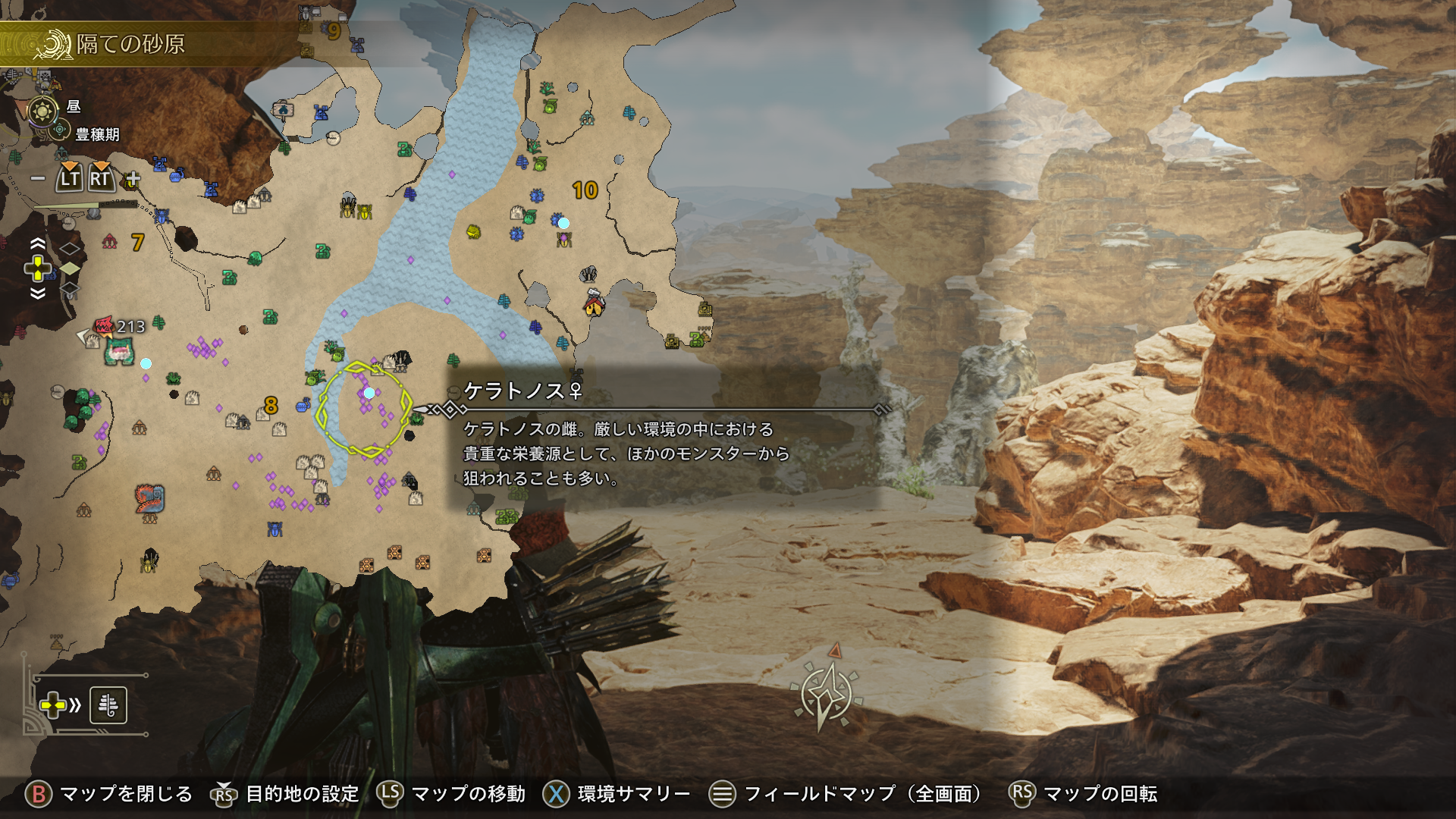Click the highlighted middle map layer diamond
Viewport: 1456px width, 819px height.
pyautogui.click(x=70, y=268)
